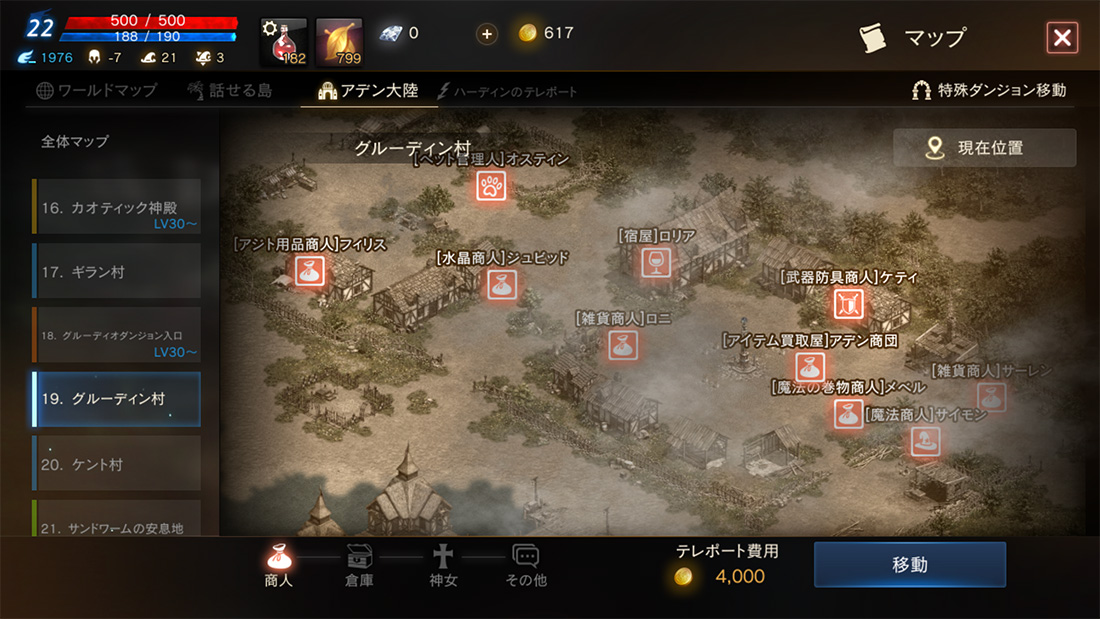Pick weapon merchant ケティ map marker
The image size is (1100, 619).
[x=848, y=303]
